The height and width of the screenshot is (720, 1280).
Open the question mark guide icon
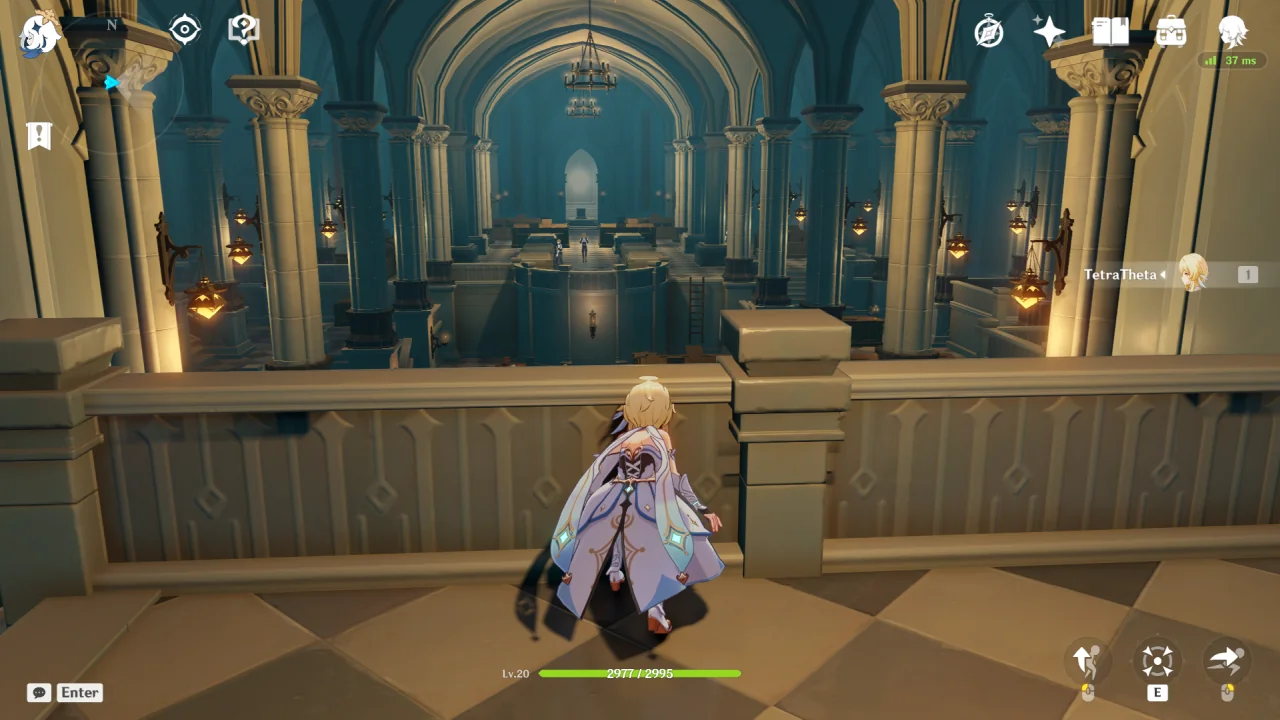(x=243, y=30)
